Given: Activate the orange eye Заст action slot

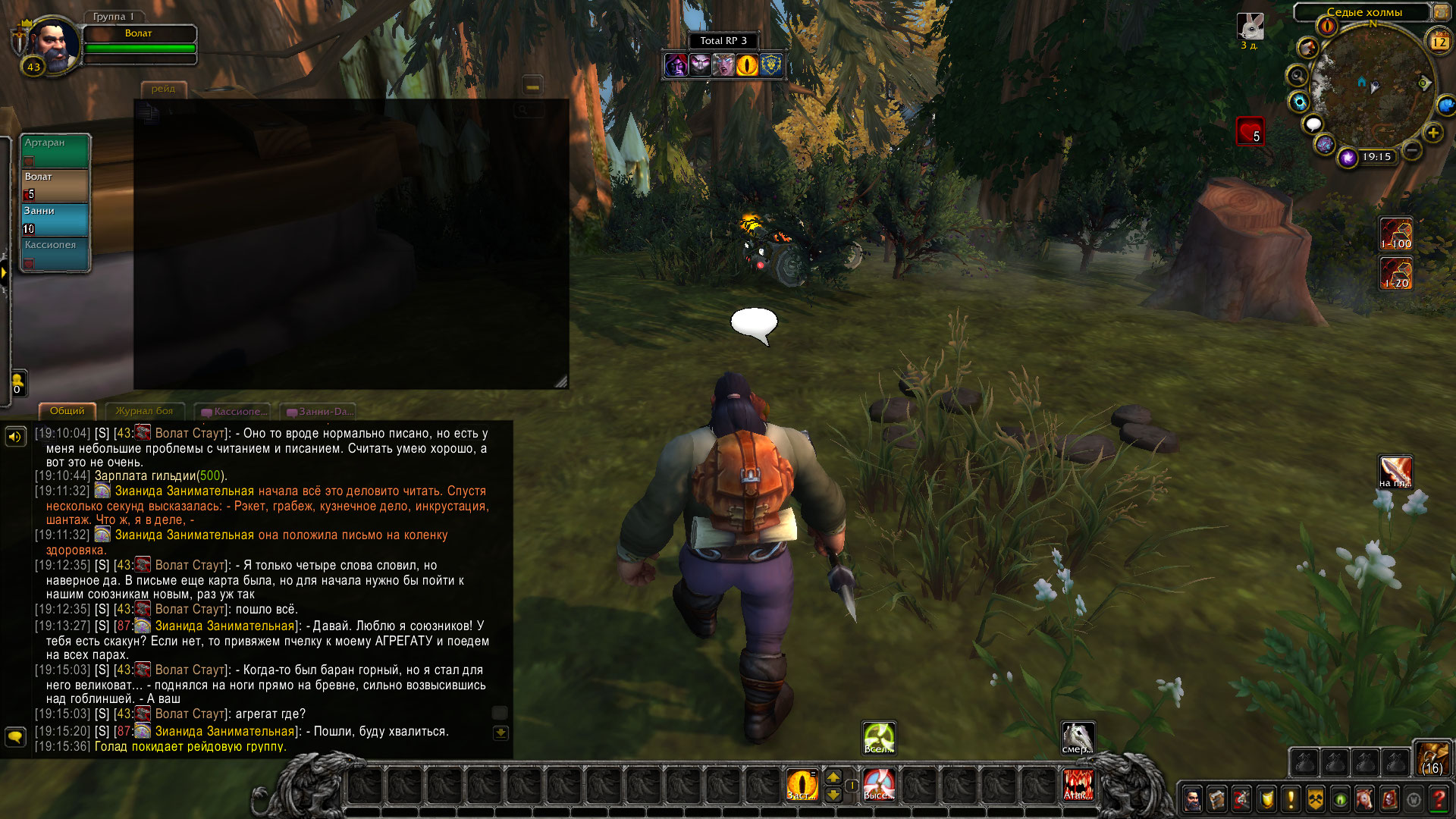Looking at the screenshot, I should 802,785.
